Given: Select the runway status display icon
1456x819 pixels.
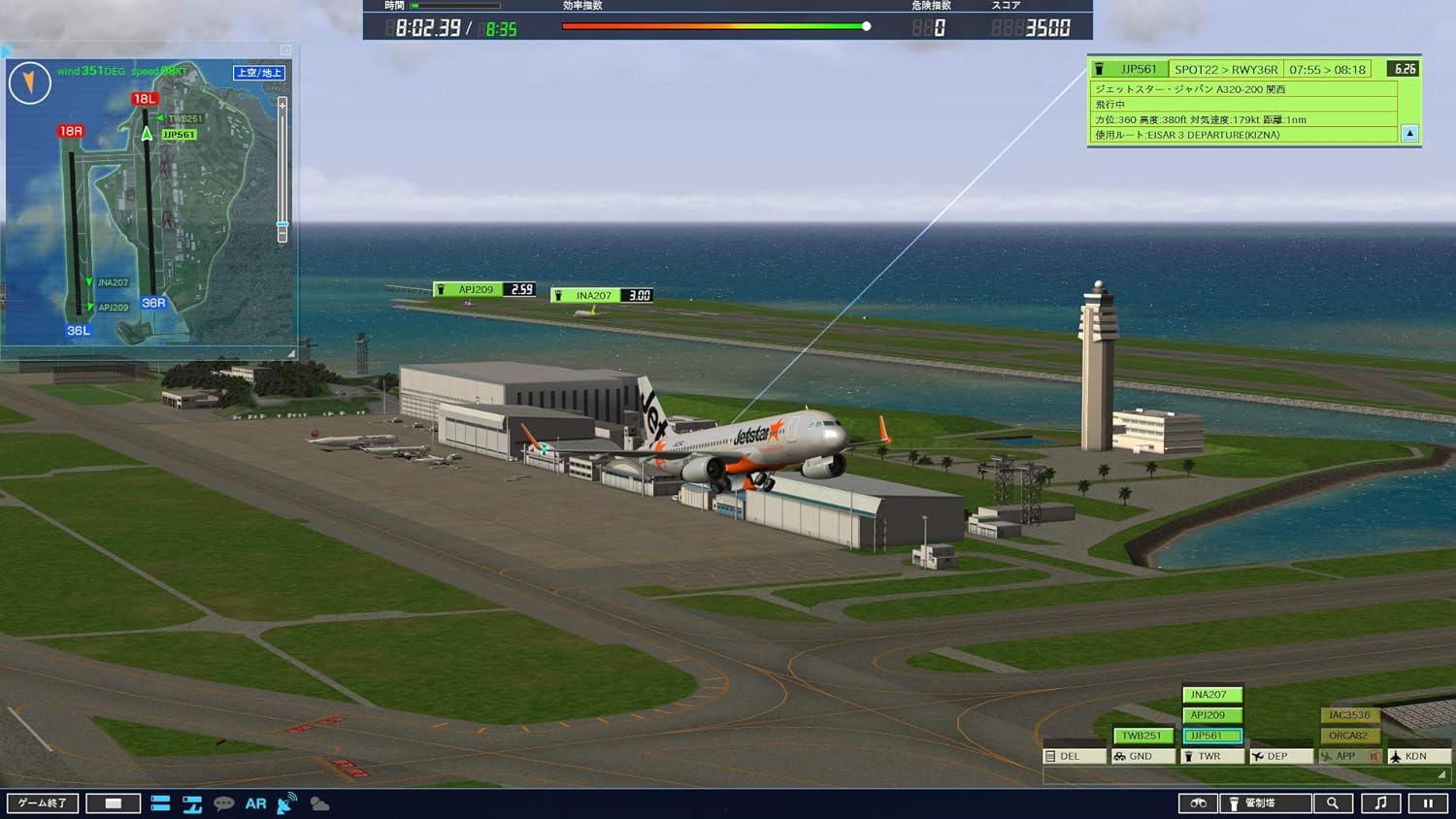Looking at the screenshot, I should pyautogui.click(x=191, y=803).
